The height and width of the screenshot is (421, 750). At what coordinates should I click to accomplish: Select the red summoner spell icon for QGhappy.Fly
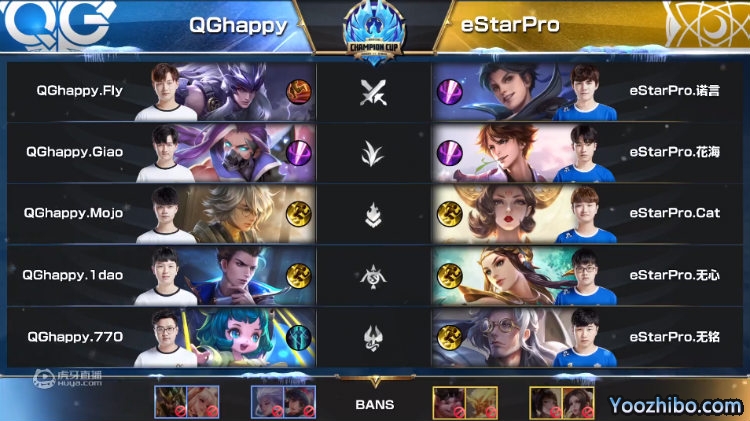298,92
